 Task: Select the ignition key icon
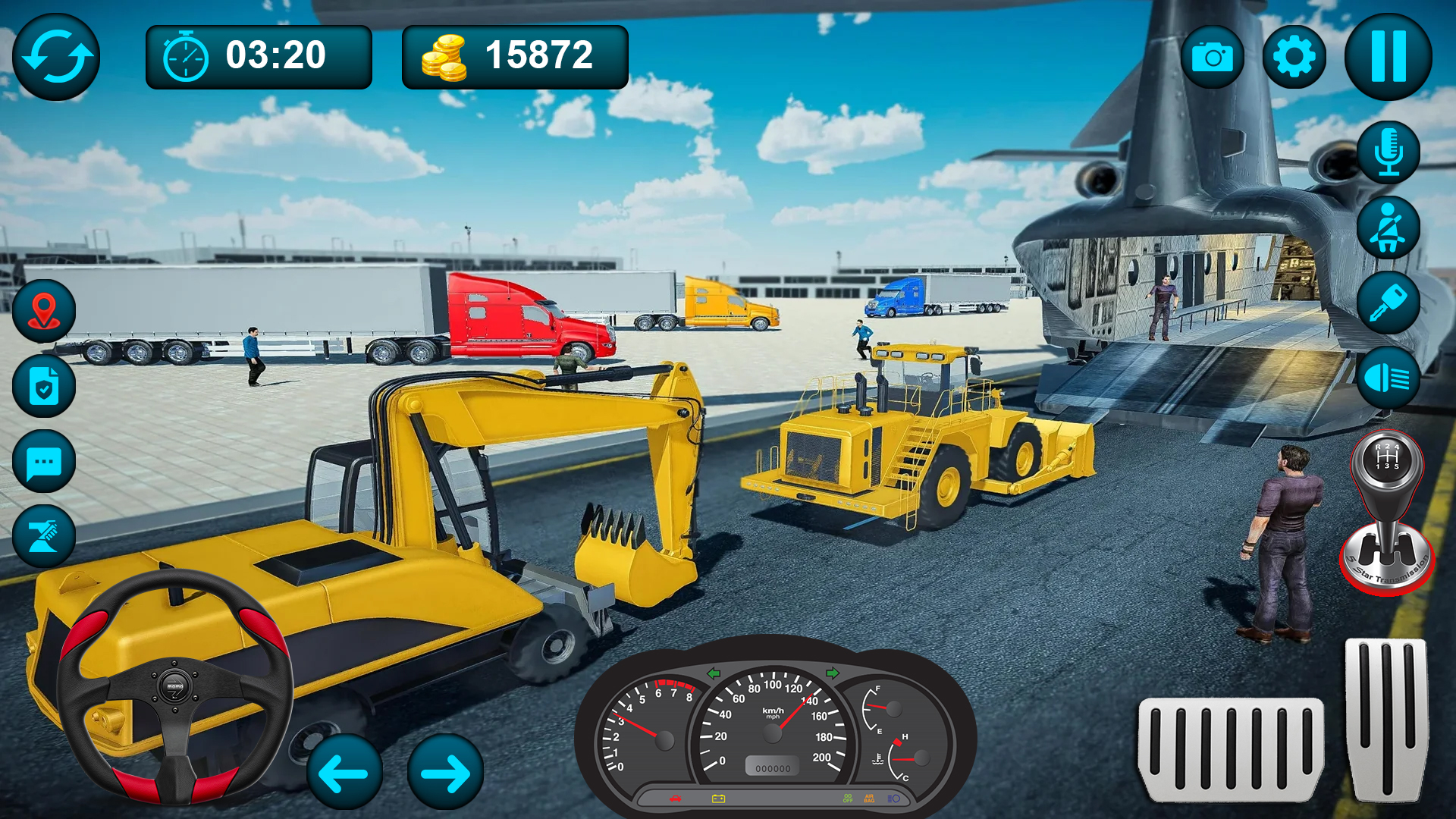point(1388,303)
